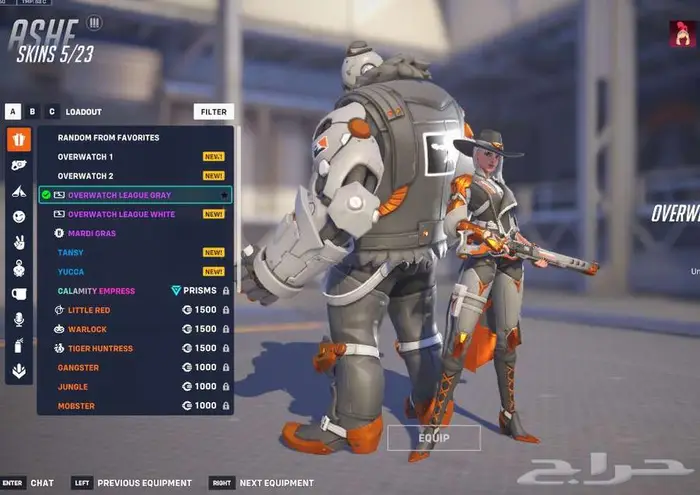
Task: Select Random From Favorites
Action: click(x=108, y=138)
